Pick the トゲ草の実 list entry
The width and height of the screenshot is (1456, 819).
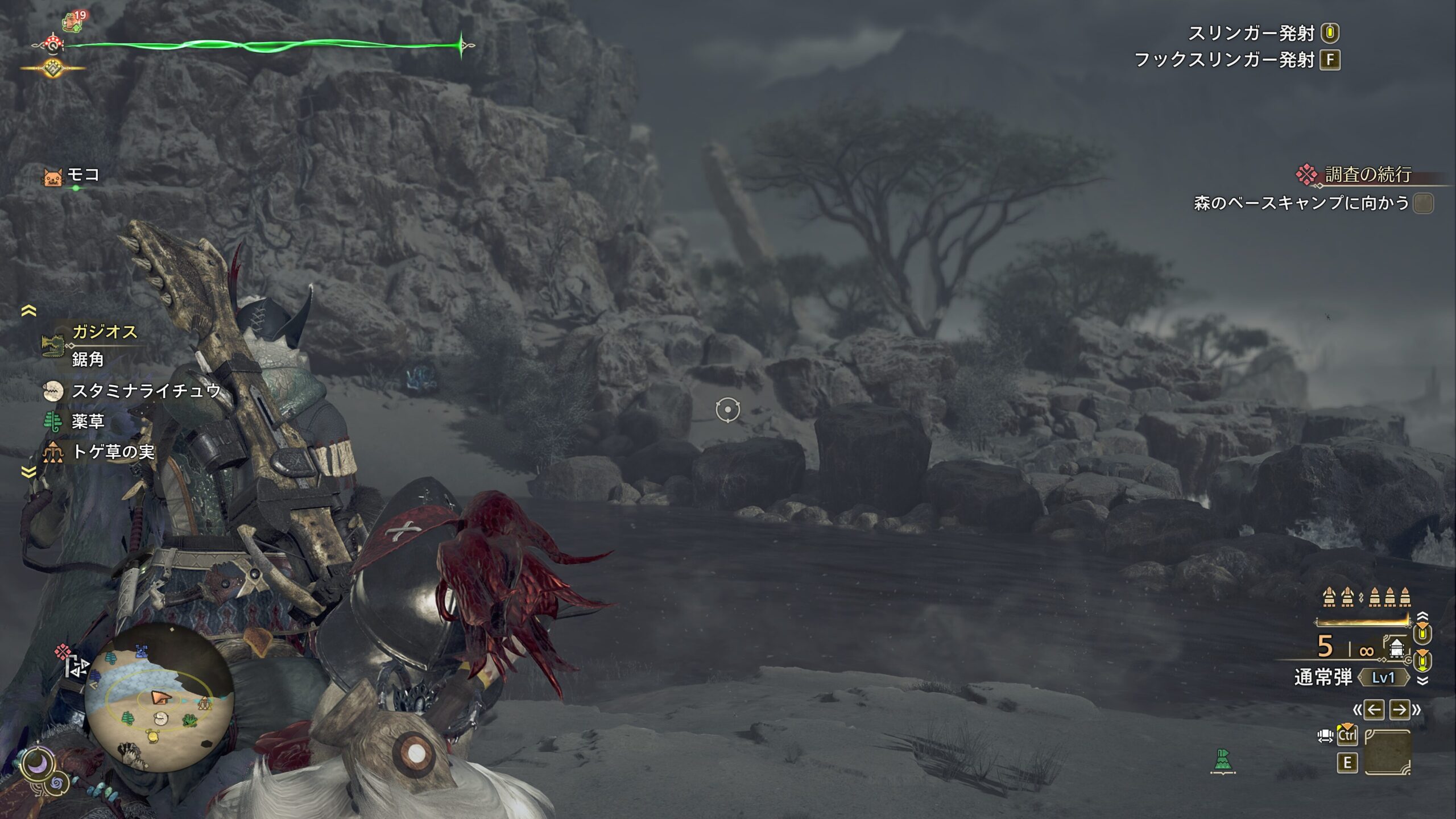pos(113,452)
